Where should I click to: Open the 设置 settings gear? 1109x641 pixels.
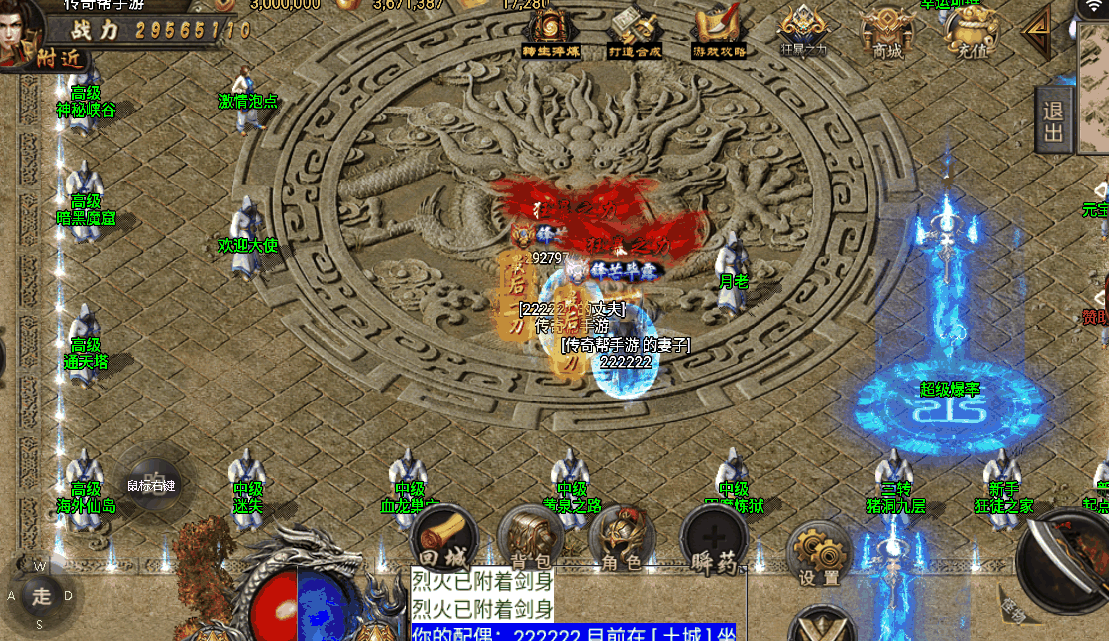819,555
